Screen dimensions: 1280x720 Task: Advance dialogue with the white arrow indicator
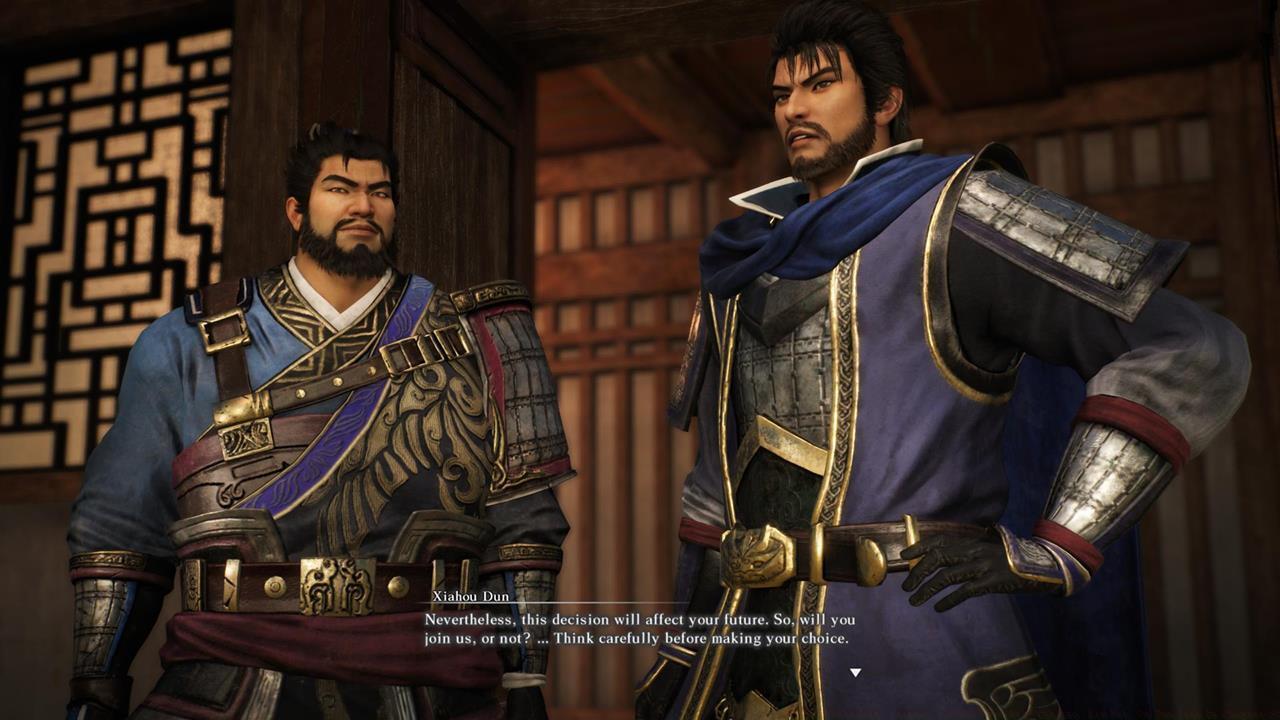pyautogui.click(x=855, y=673)
